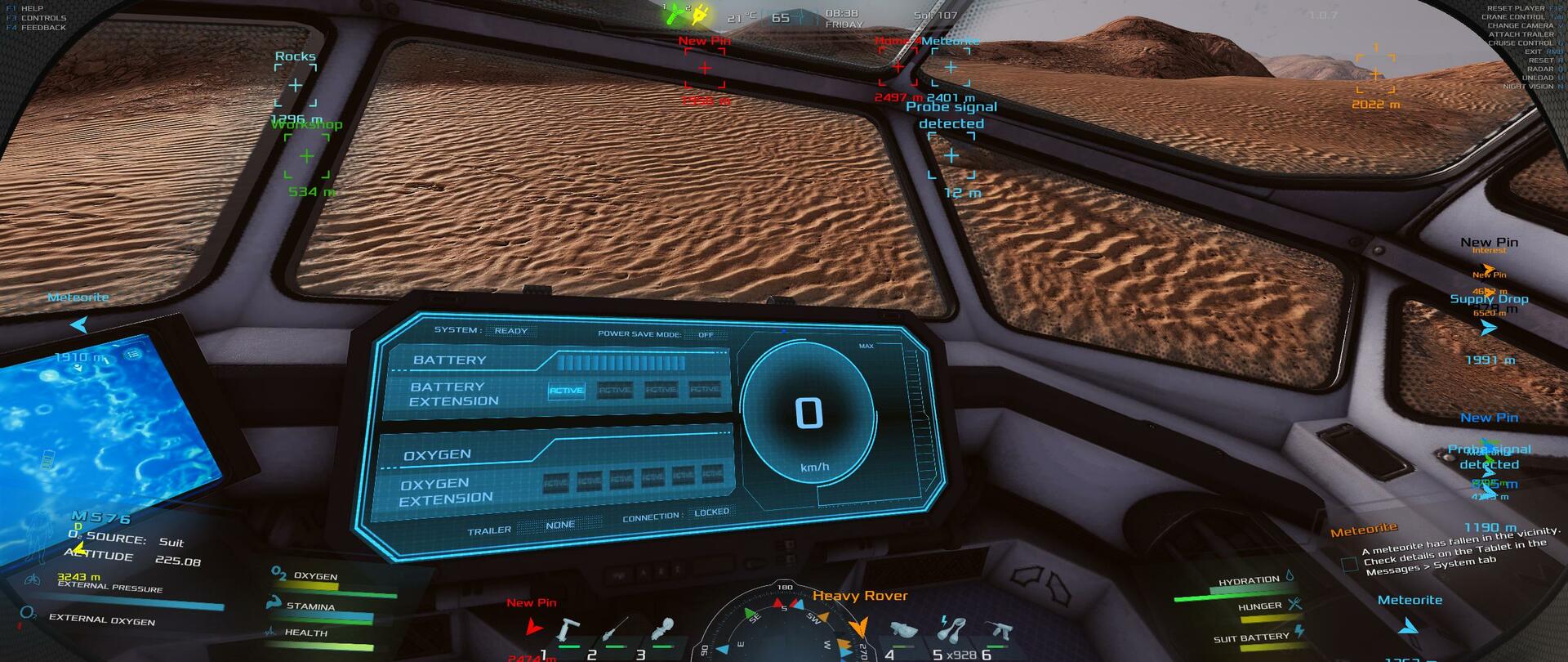Click the Connection LOCKED indicator
This screenshot has width=1568, height=662.
coord(711,512)
